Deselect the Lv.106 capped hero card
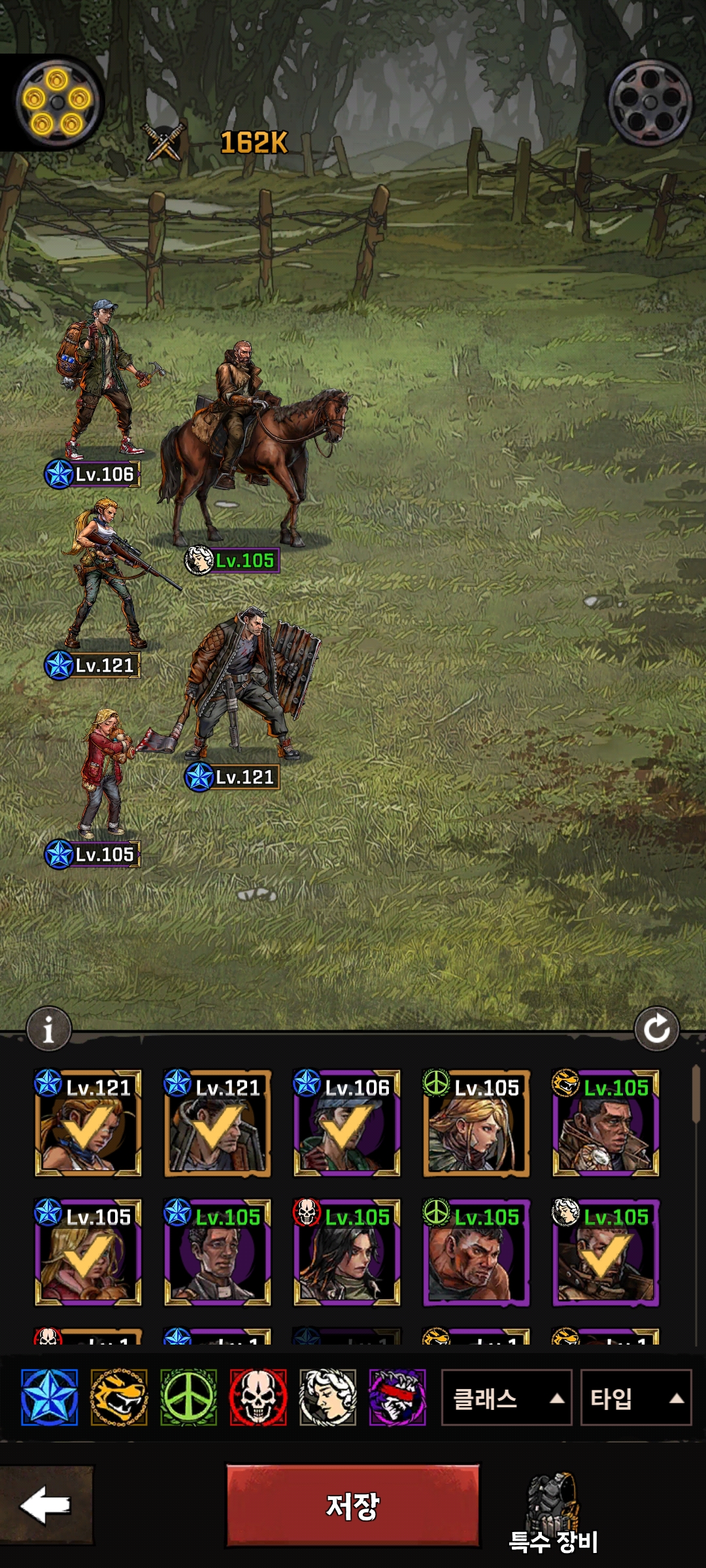This screenshot has width=706, height=1568. [x=347, y=1124]
